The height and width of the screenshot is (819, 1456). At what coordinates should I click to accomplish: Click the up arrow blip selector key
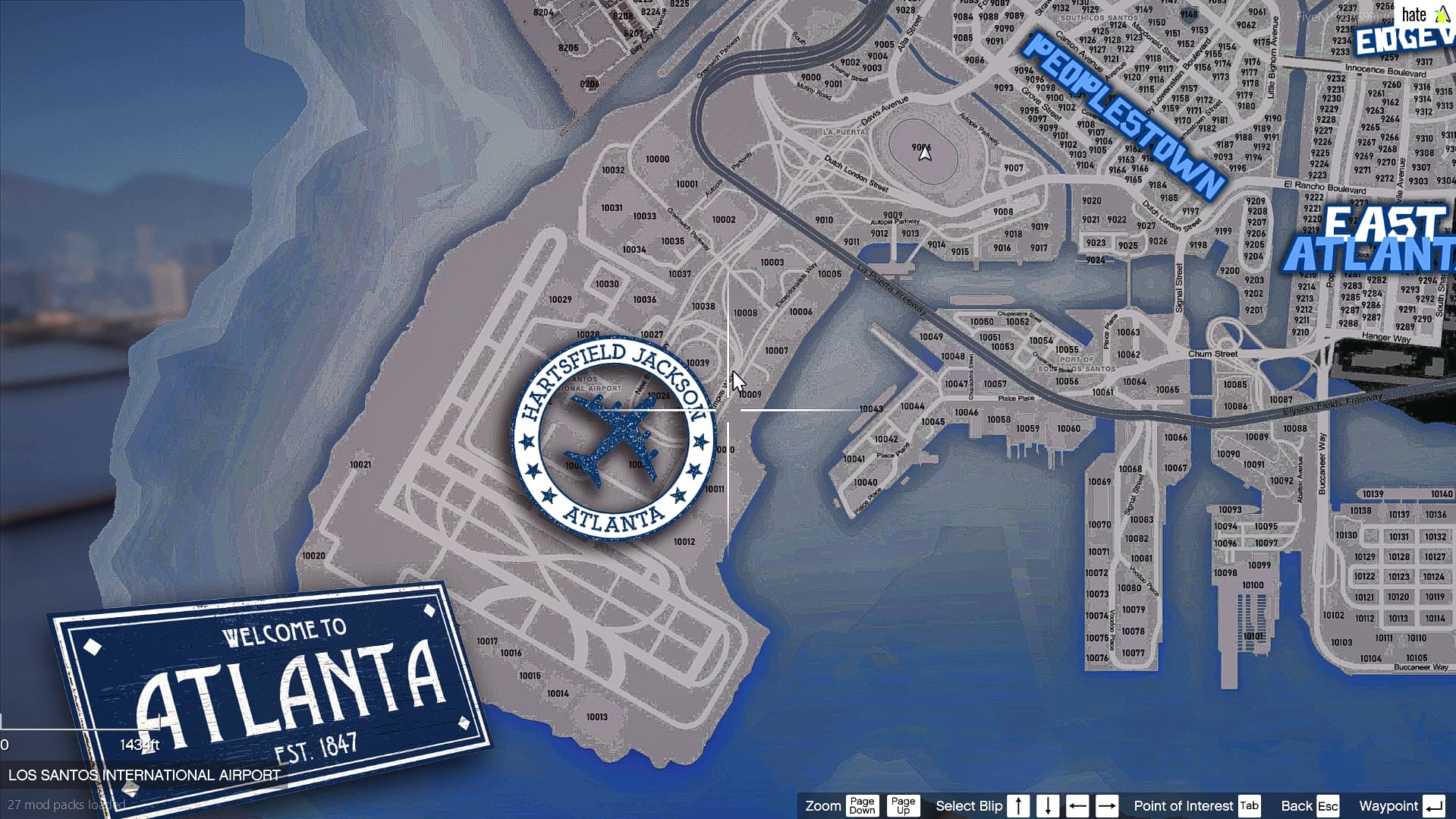[x=1017, y=806]
